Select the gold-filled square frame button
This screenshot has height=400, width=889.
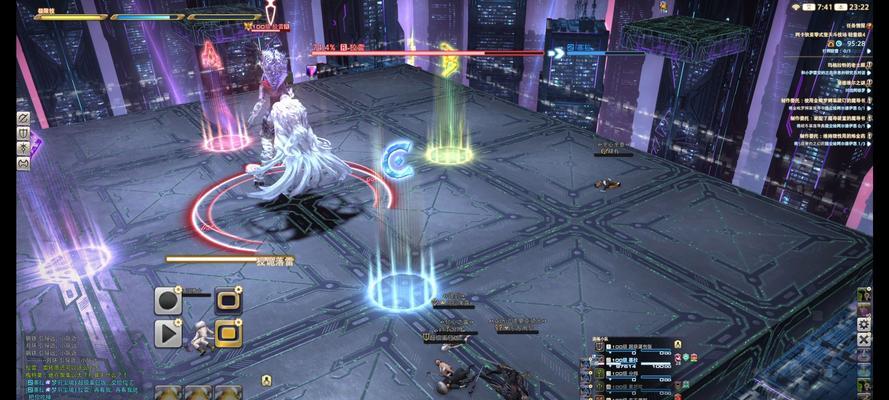(228, 333)
